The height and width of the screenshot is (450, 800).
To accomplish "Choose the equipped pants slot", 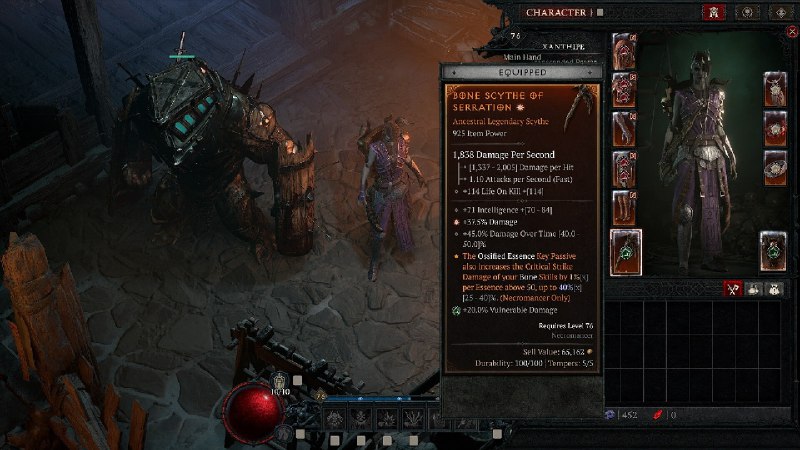I will coord(623,167).
